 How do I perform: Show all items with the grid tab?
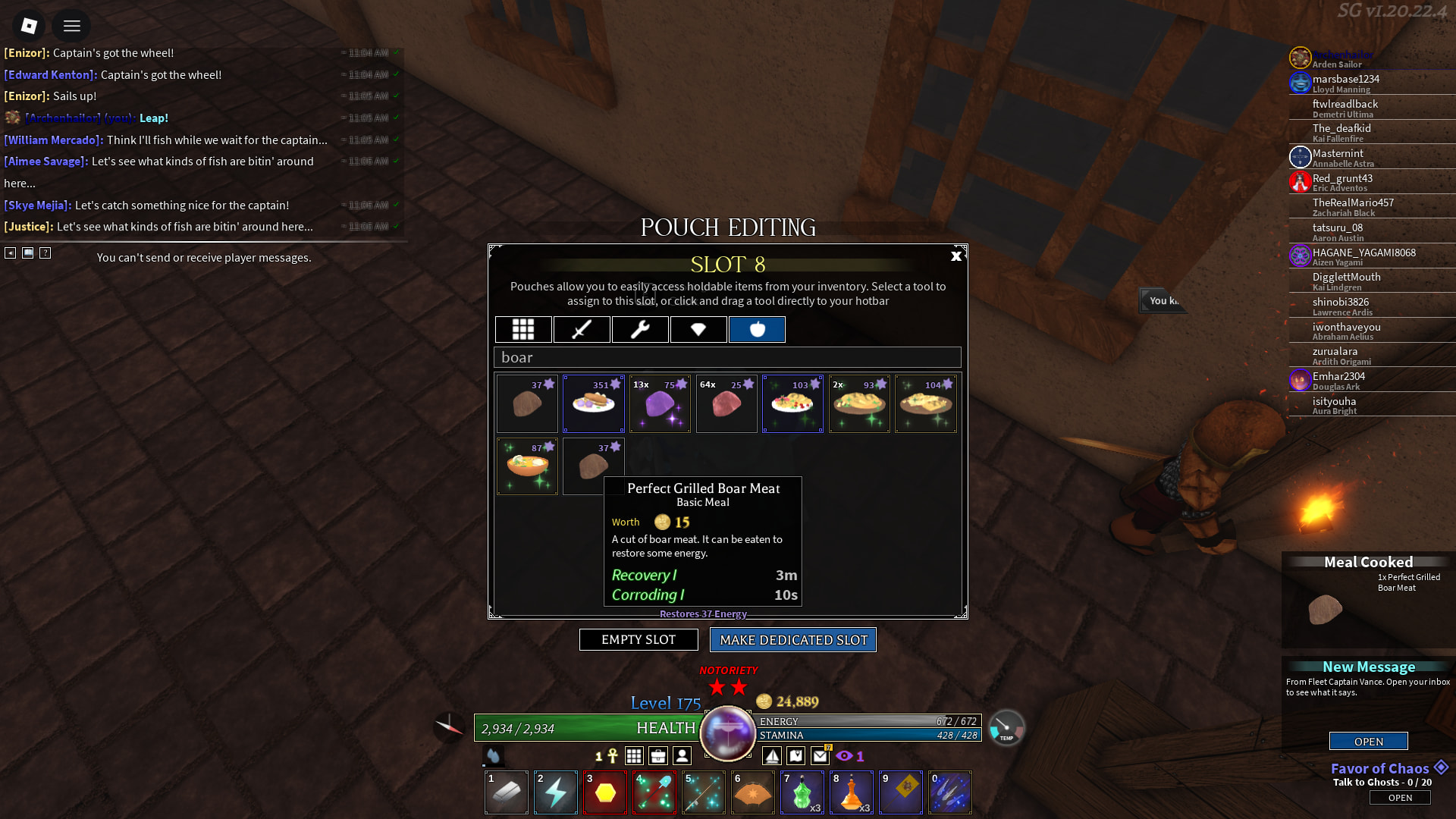pyautogui.click(x=523, y=330)
